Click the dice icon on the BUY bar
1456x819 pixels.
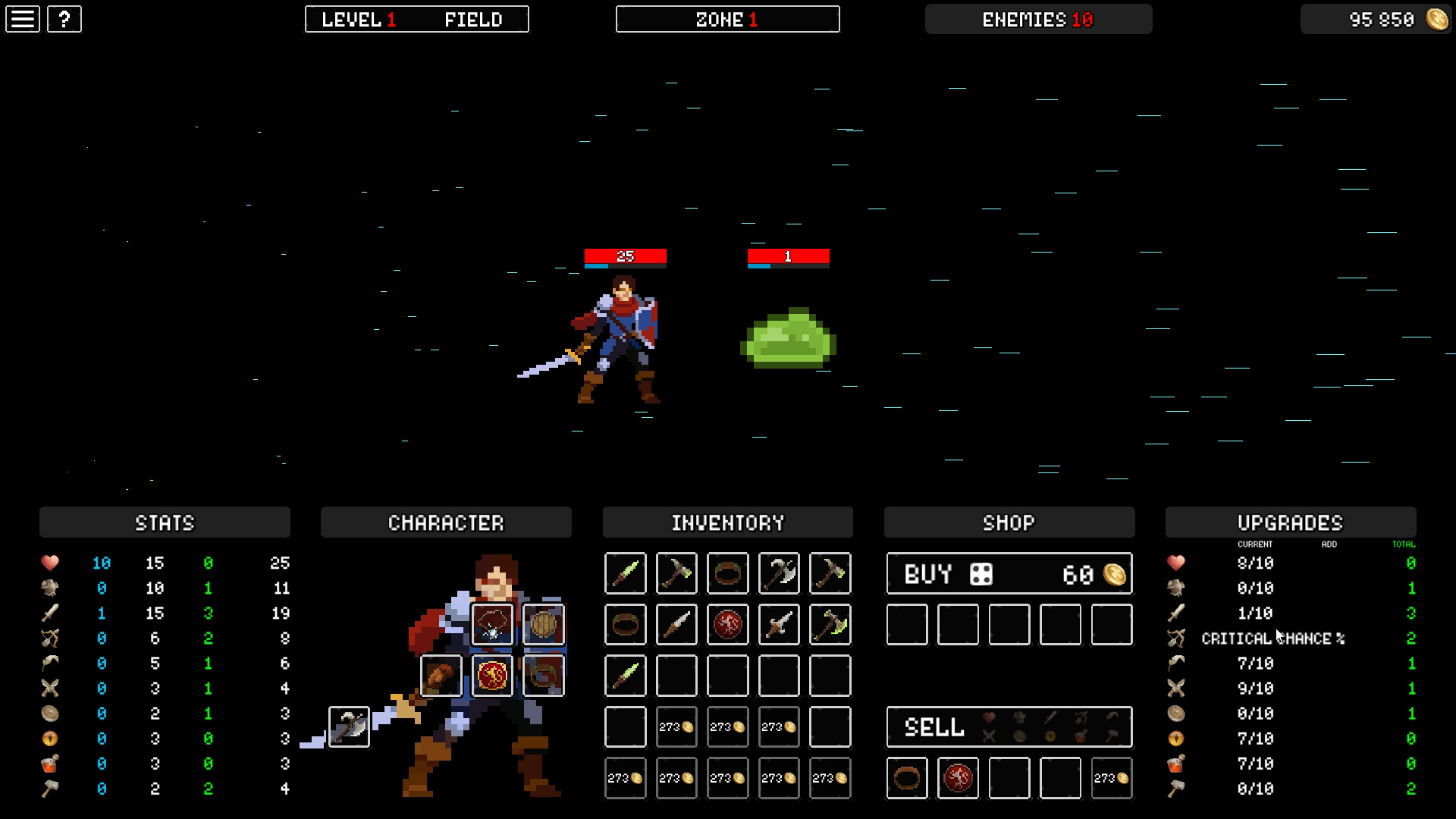point(981,573)
